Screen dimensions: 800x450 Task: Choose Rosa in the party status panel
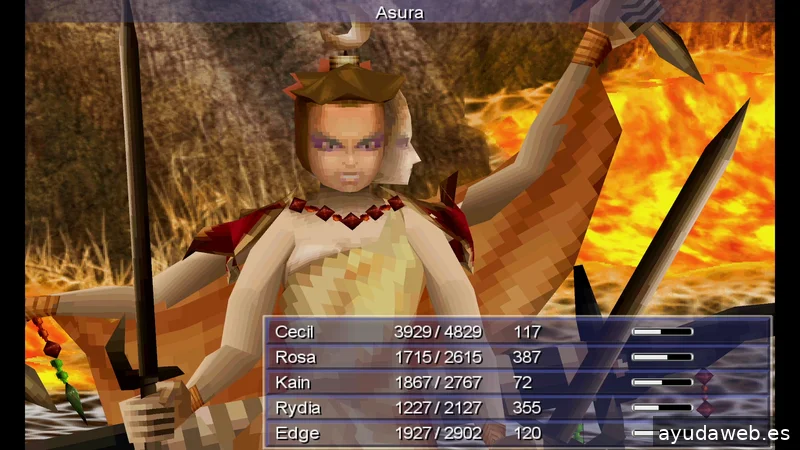point(294,357)
